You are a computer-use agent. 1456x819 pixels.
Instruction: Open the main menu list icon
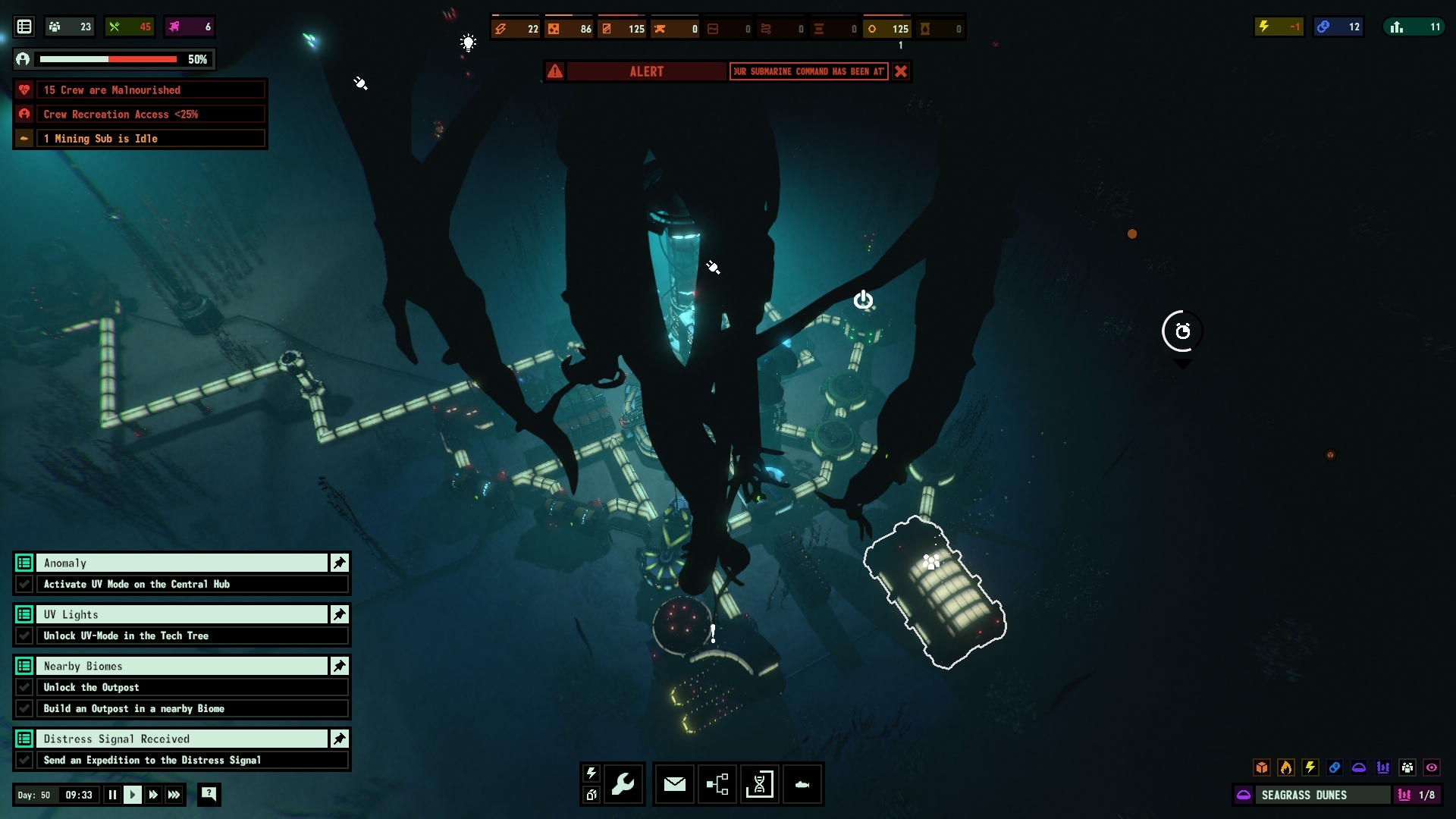tap(24, 27)
